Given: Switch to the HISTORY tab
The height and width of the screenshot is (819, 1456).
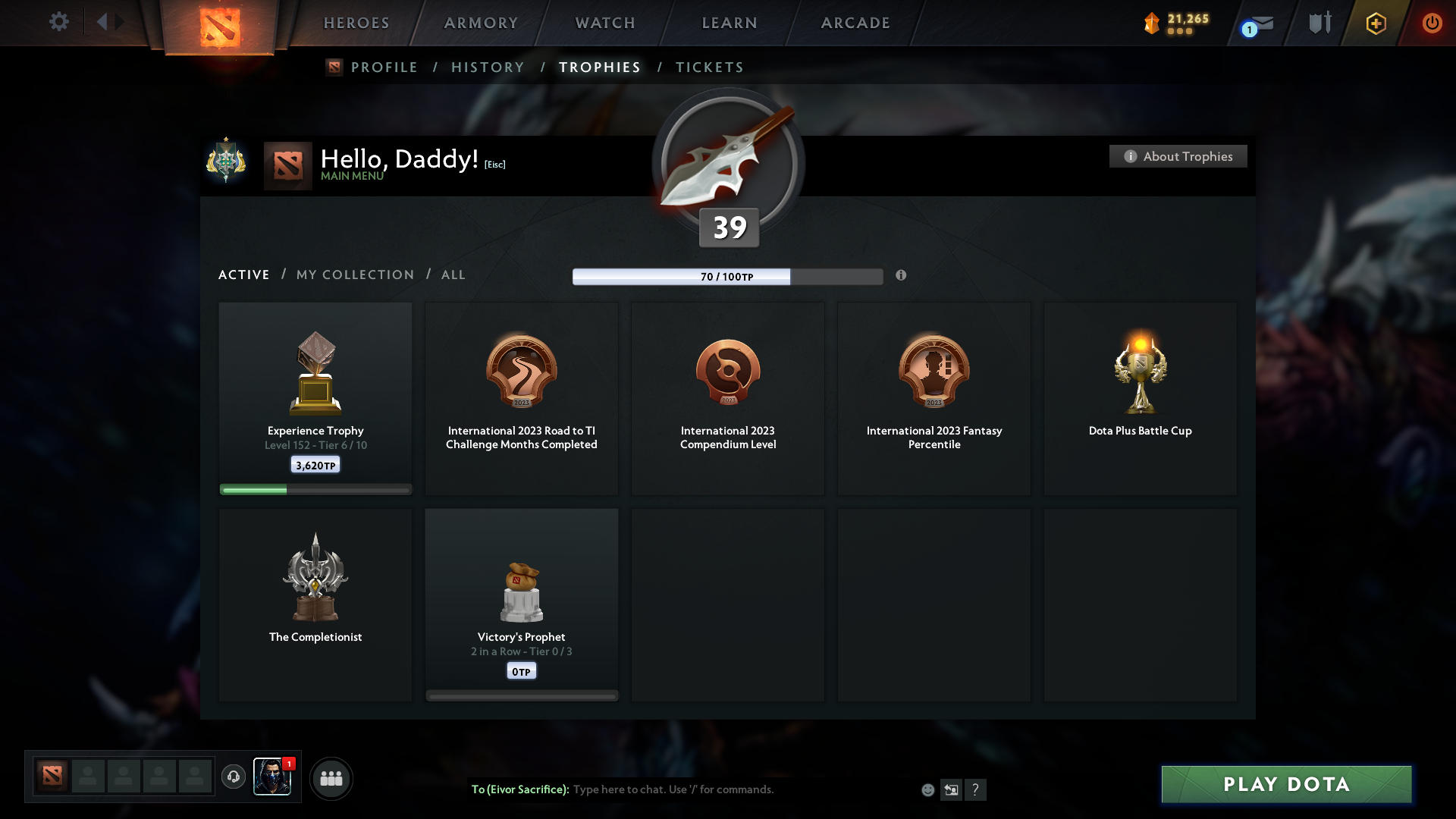Looking at the screenshot, I should [487, 67].
